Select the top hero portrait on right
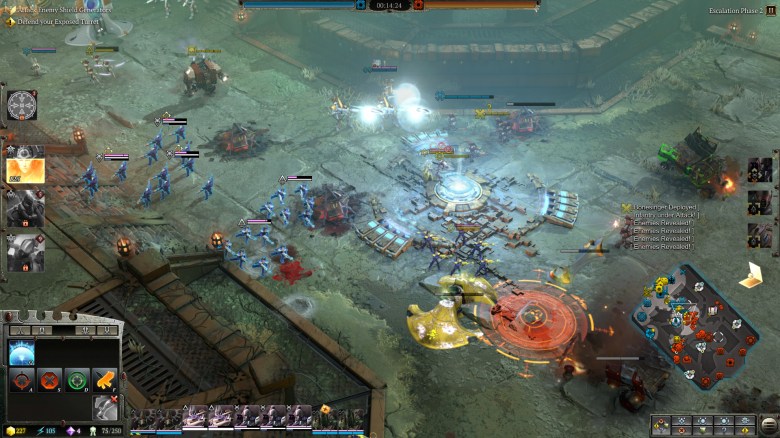780x438 pixels. [x=760, y=169]
